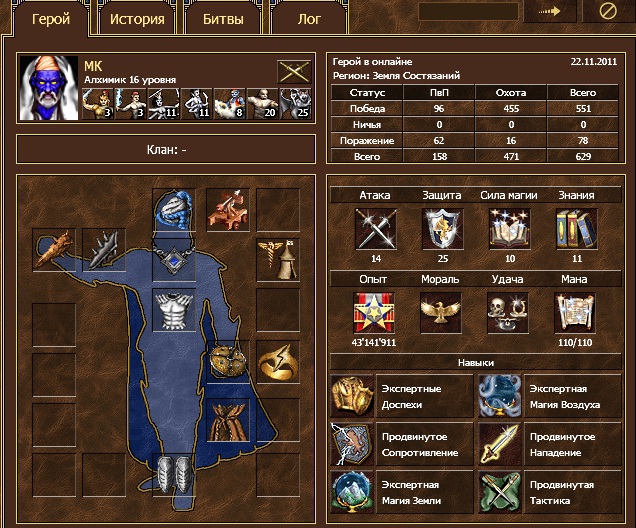Select the Продвинутое Нападение sword skill icon
Image resolution: width=636 pixels, height=528 pixels.
tap(499, 445)
